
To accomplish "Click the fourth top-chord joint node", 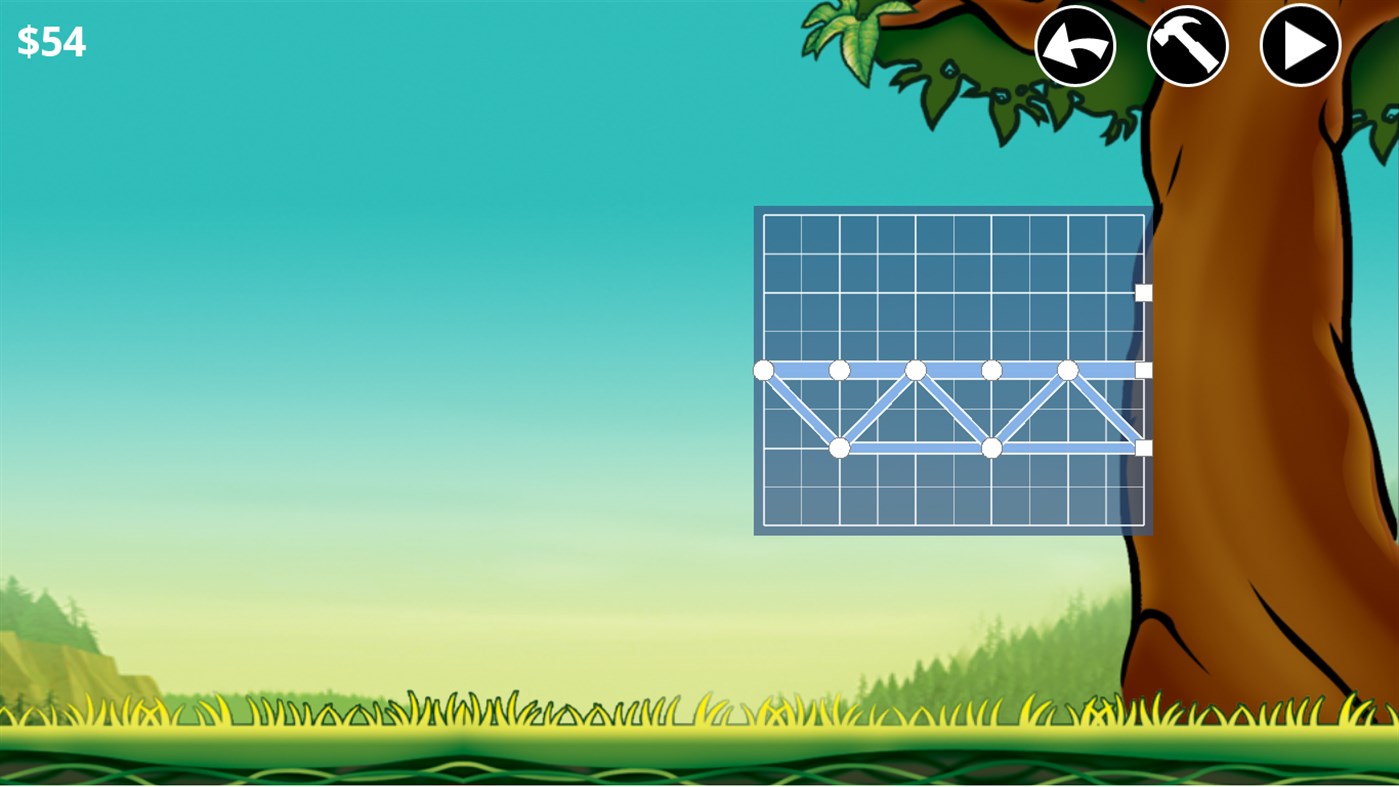I will pyautogui.click(x=991, y=370).
